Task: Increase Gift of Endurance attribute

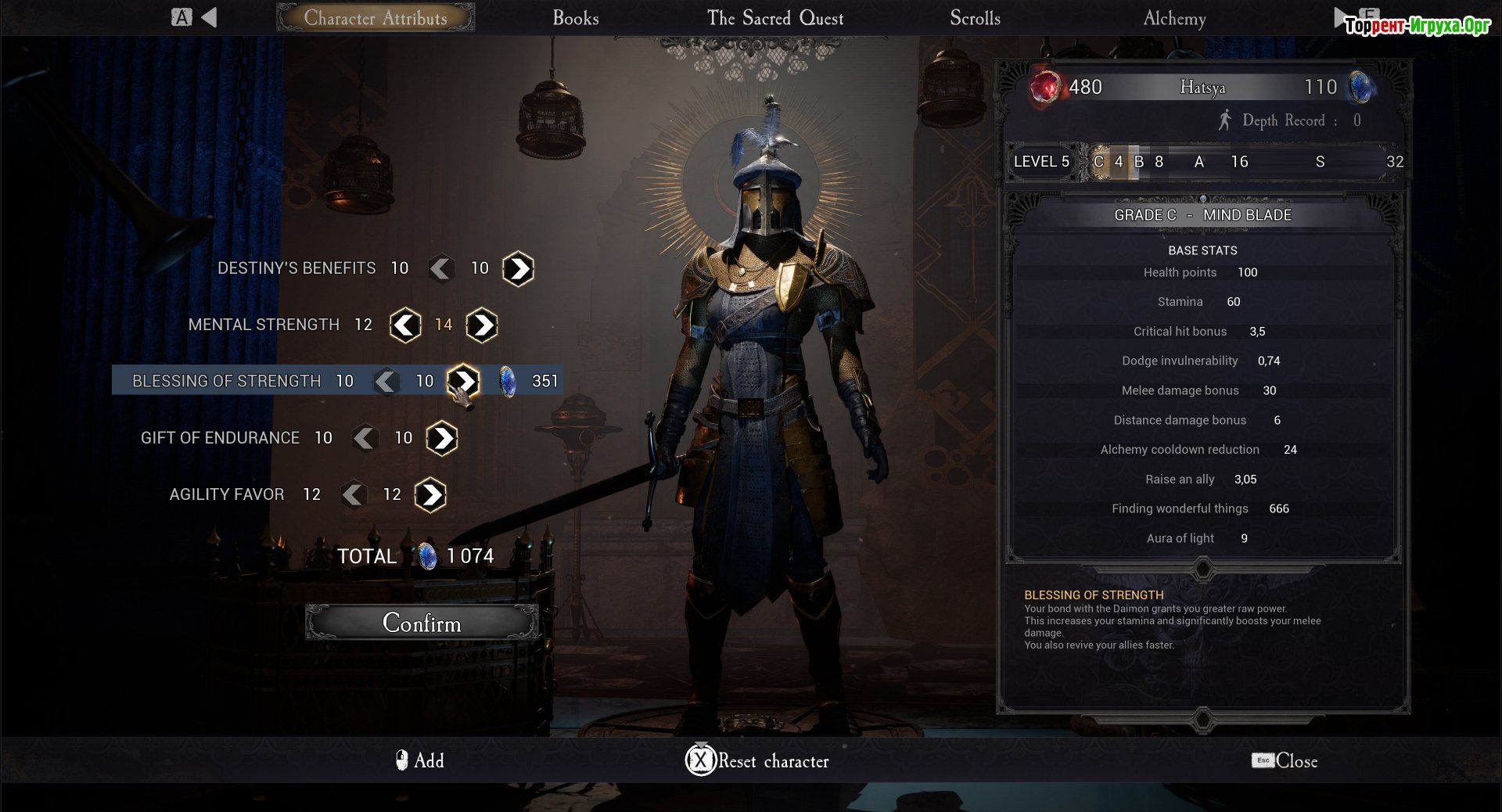Action: (442, 438)
